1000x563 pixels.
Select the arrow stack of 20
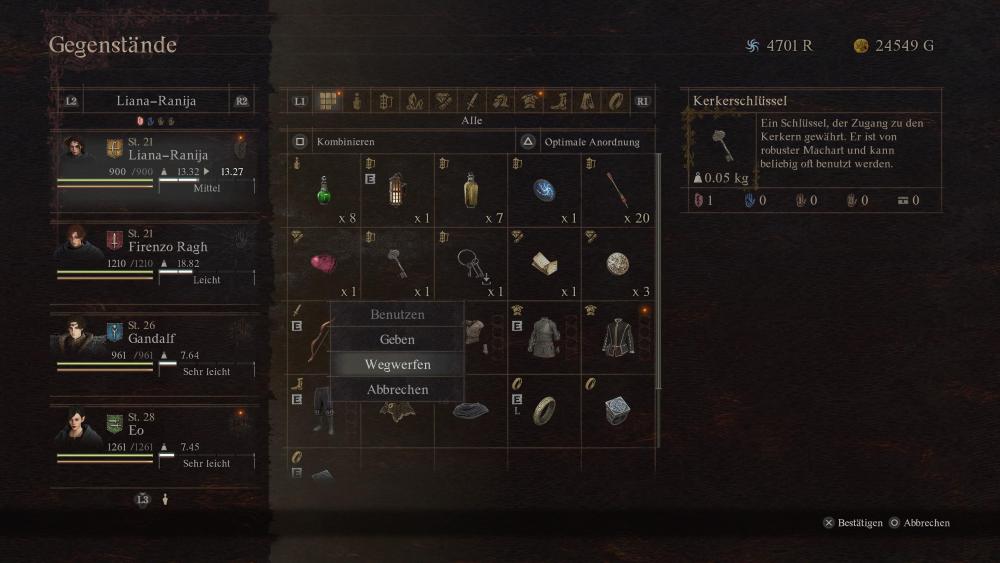pyautogui.click(x=618, y=191)
